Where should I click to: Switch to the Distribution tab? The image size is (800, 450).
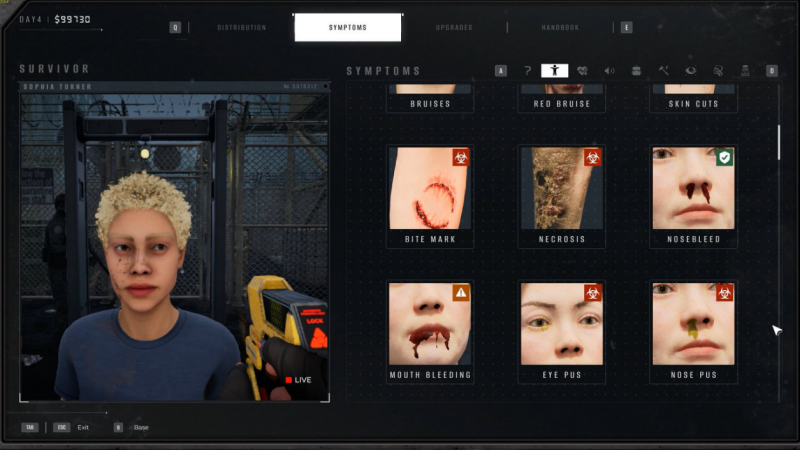coord(241,27)
